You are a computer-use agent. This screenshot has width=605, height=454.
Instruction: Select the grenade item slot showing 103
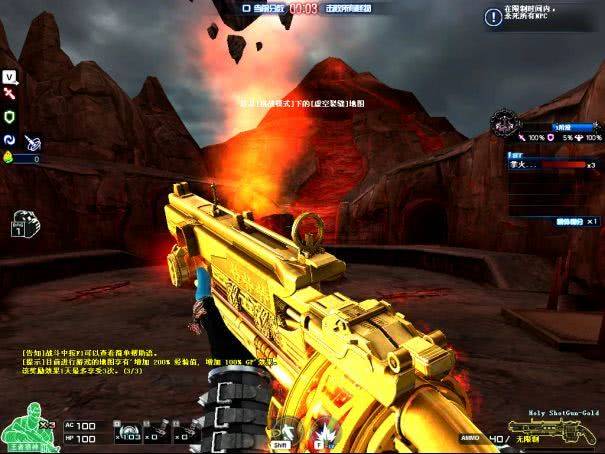(130, 434)
